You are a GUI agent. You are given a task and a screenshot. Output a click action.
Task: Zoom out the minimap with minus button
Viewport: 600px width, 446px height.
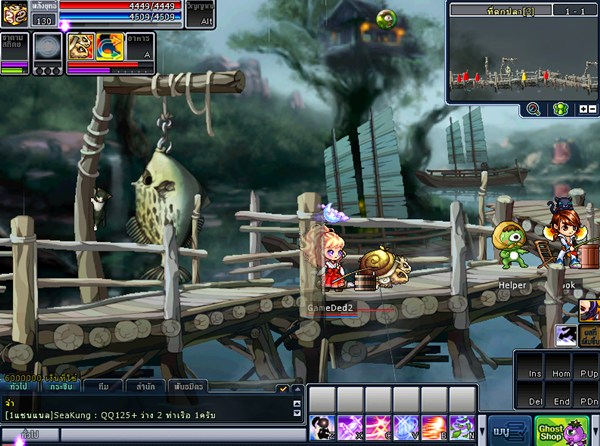(592, 109)
